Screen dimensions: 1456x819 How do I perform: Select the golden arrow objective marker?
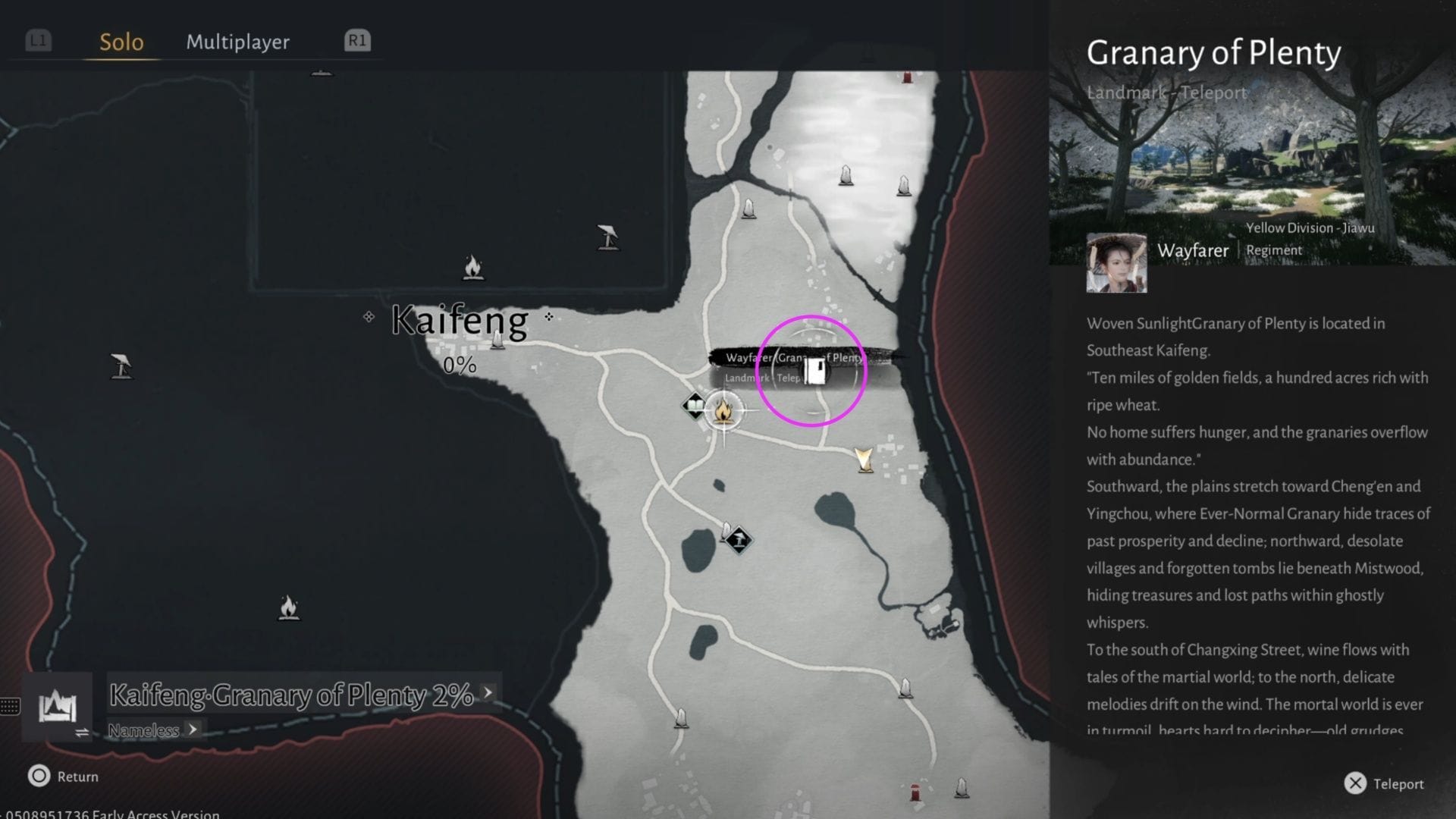tap(864, 460)
